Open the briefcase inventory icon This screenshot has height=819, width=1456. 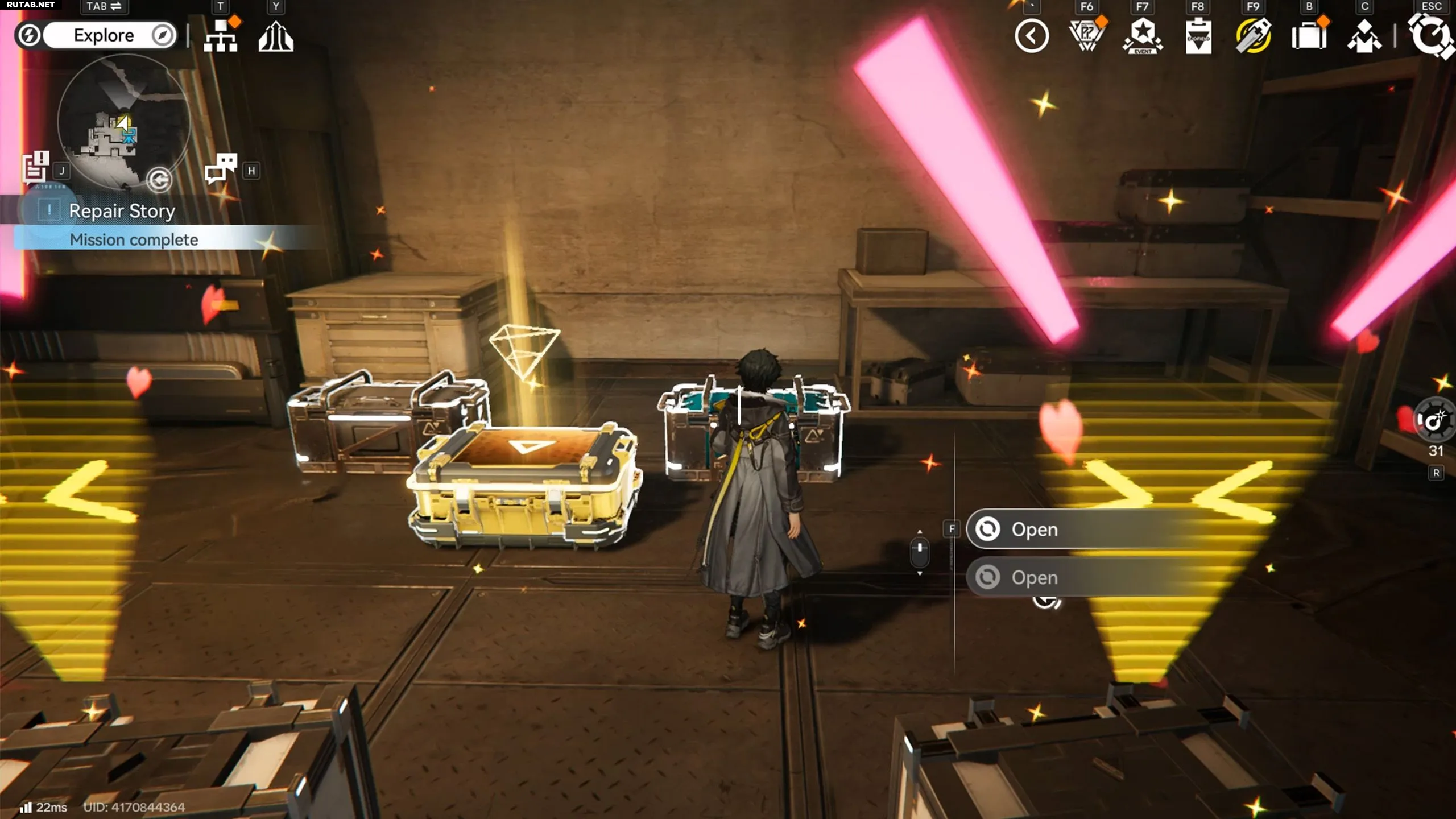click(1309, 36)
